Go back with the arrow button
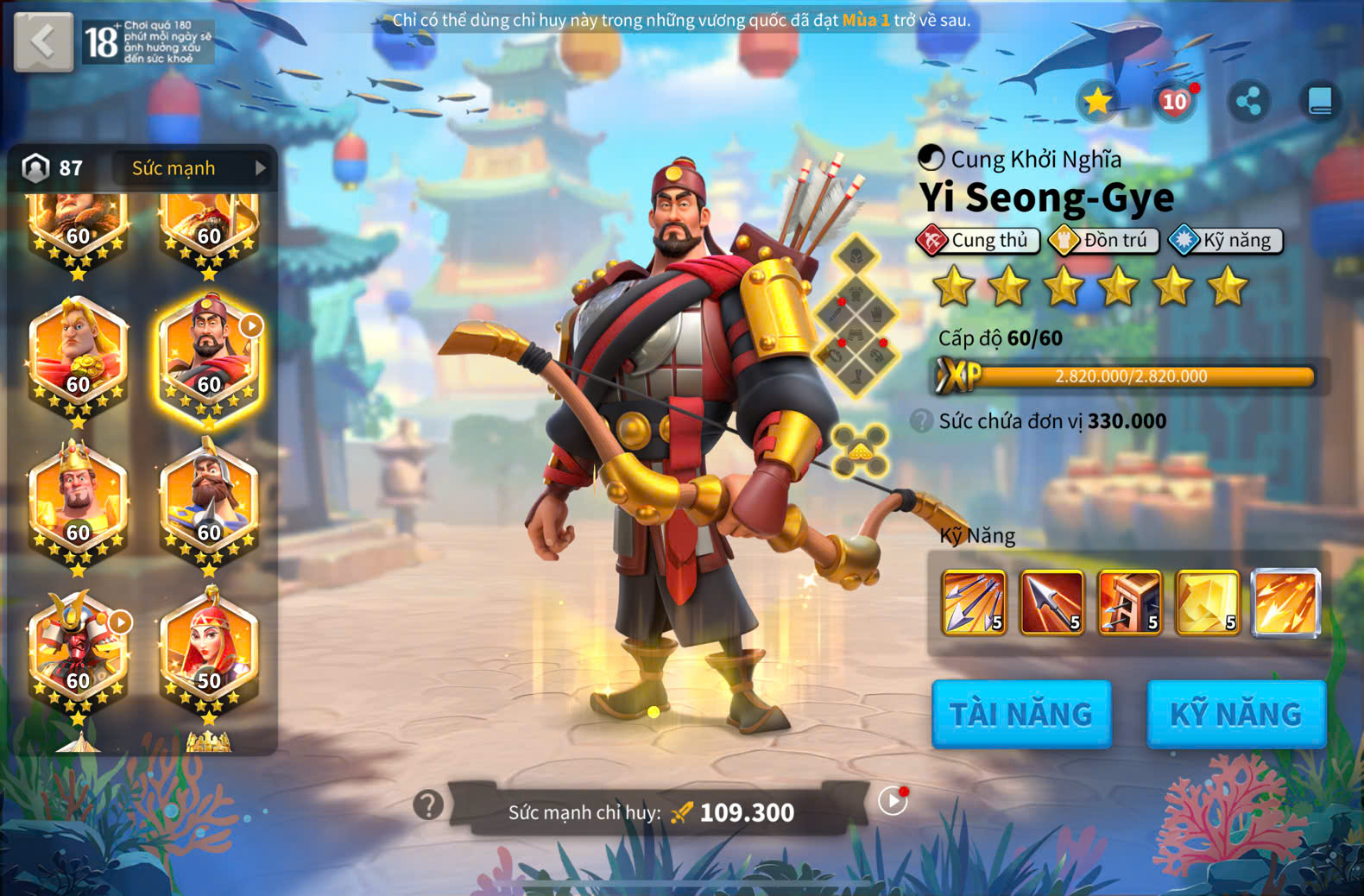1364x896 pixels. pyautogui.click(x=43, y=41)
